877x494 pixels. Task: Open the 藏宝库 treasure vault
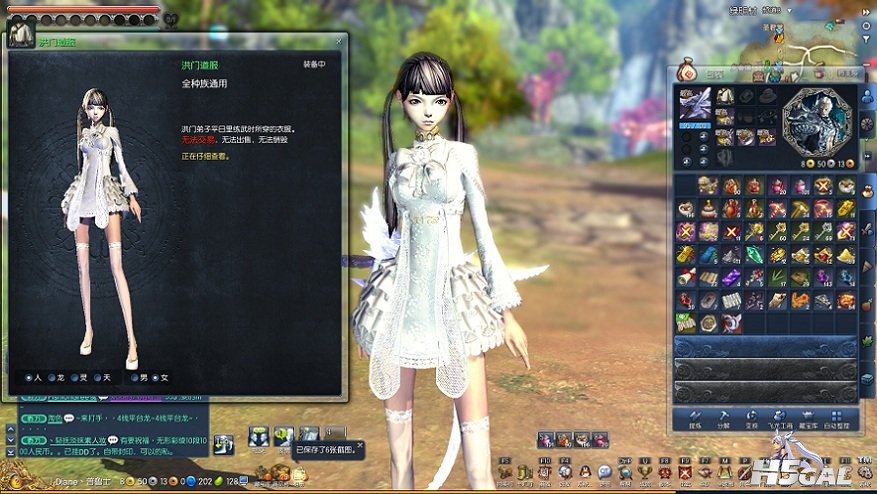[x=803, y=418]
